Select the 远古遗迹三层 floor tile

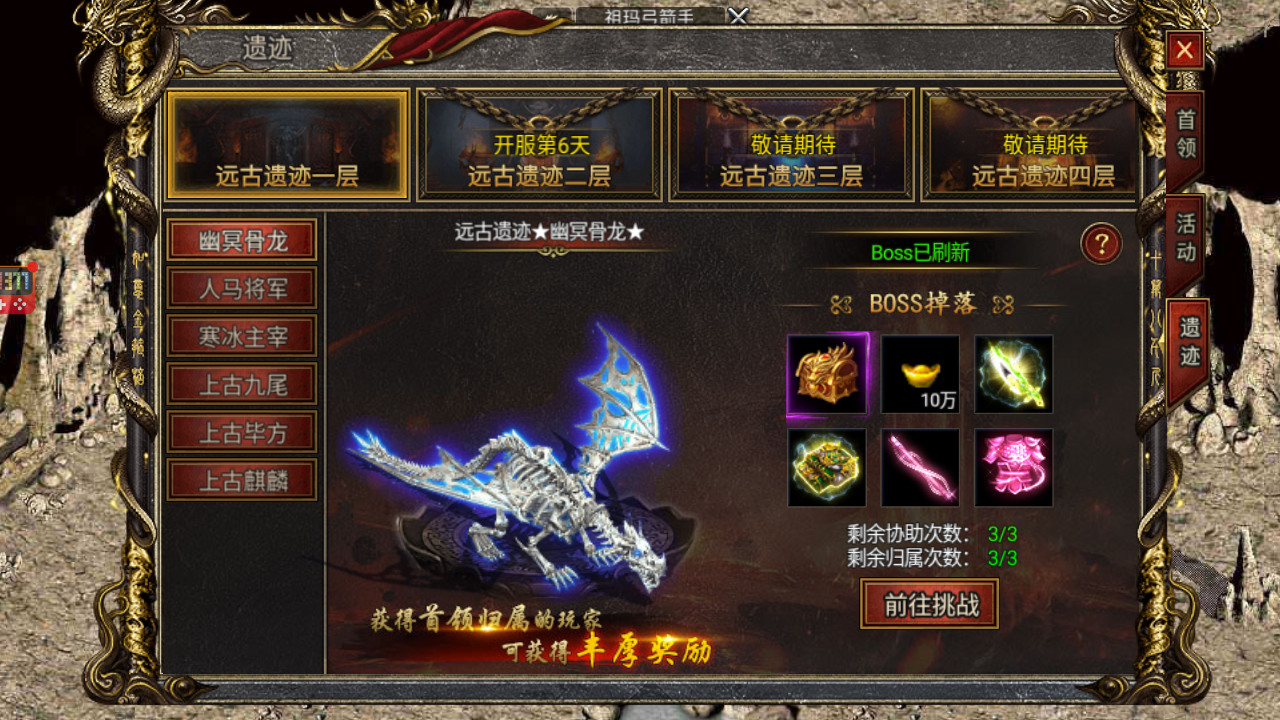click(x=791, y=145)
